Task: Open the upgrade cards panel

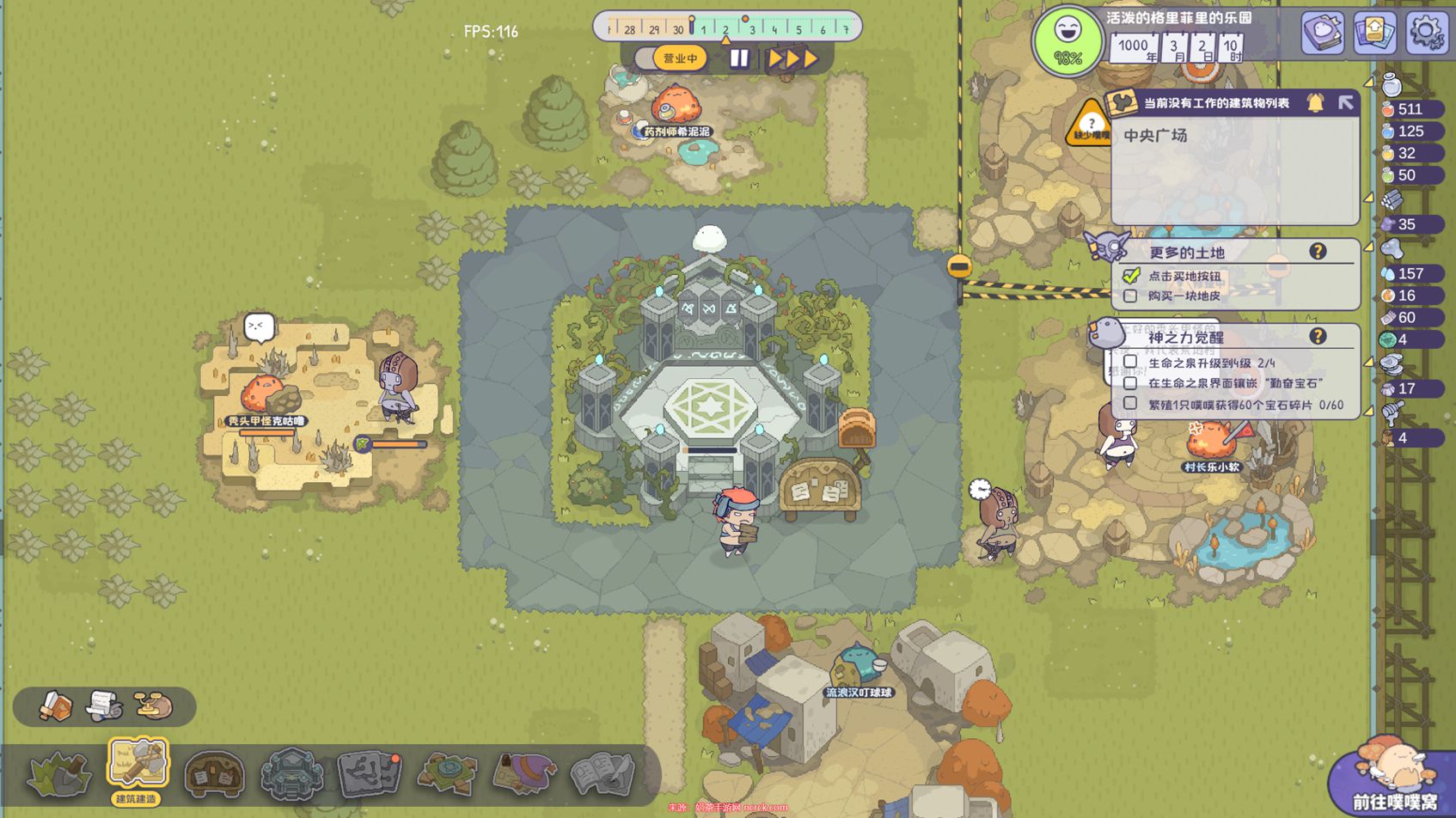Action: pos(1373,33)
